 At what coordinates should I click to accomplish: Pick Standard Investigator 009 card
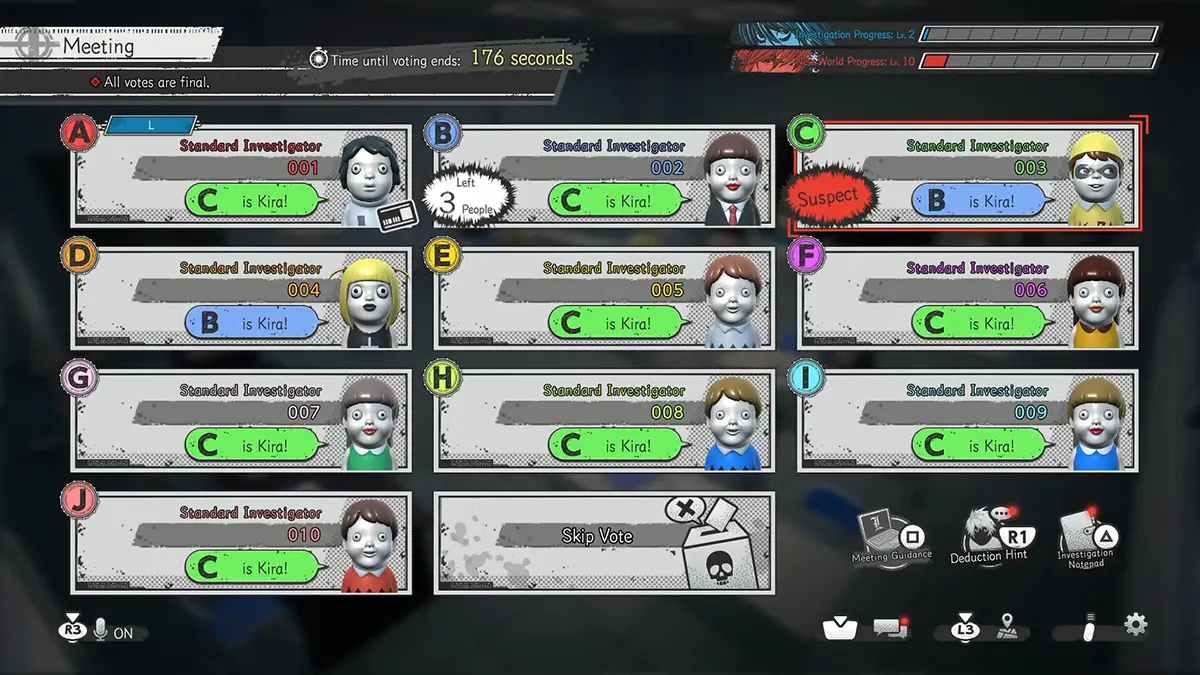pos(966,420)
